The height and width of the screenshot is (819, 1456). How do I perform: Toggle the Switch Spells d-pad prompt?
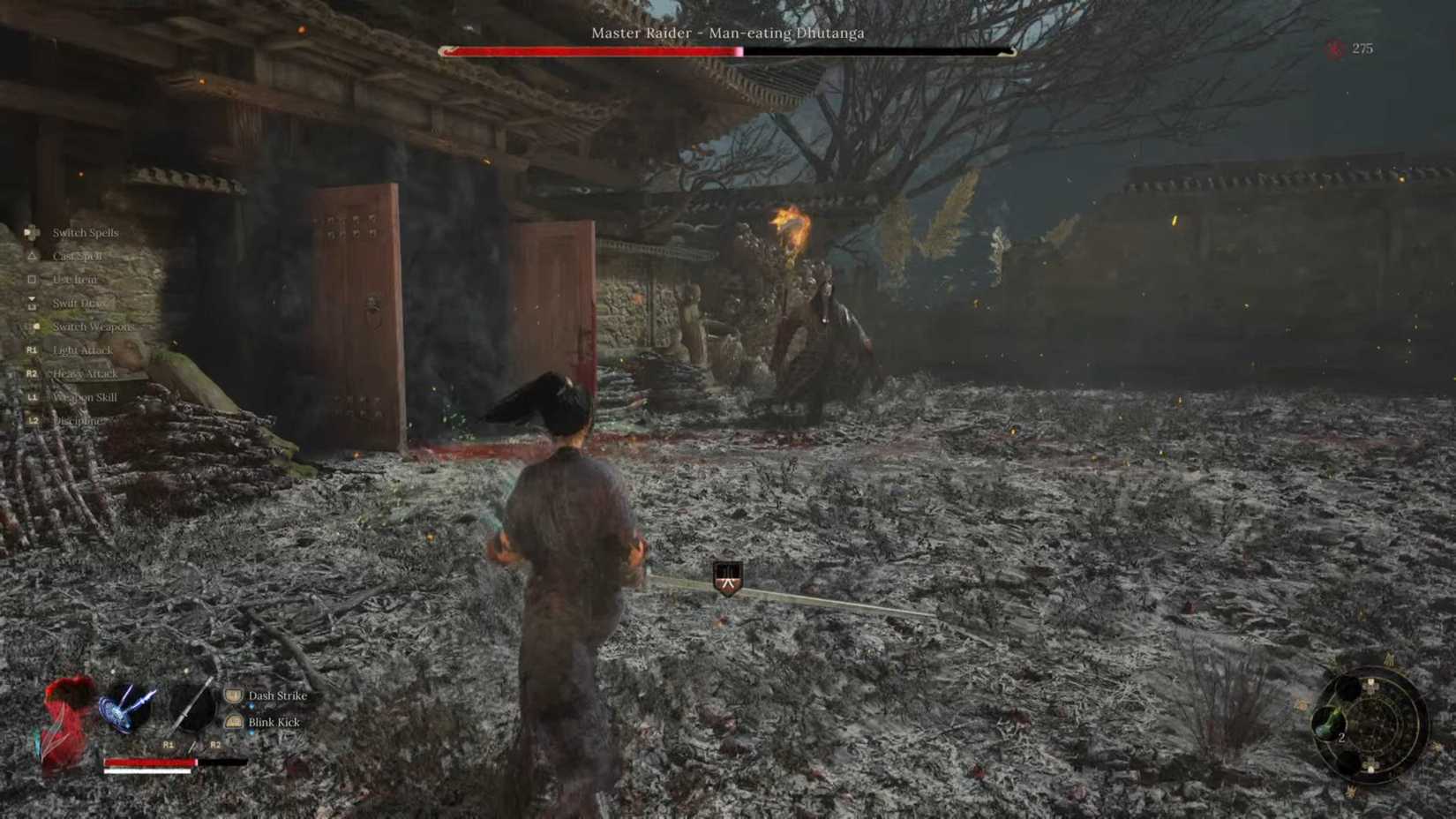pos(31,232)
